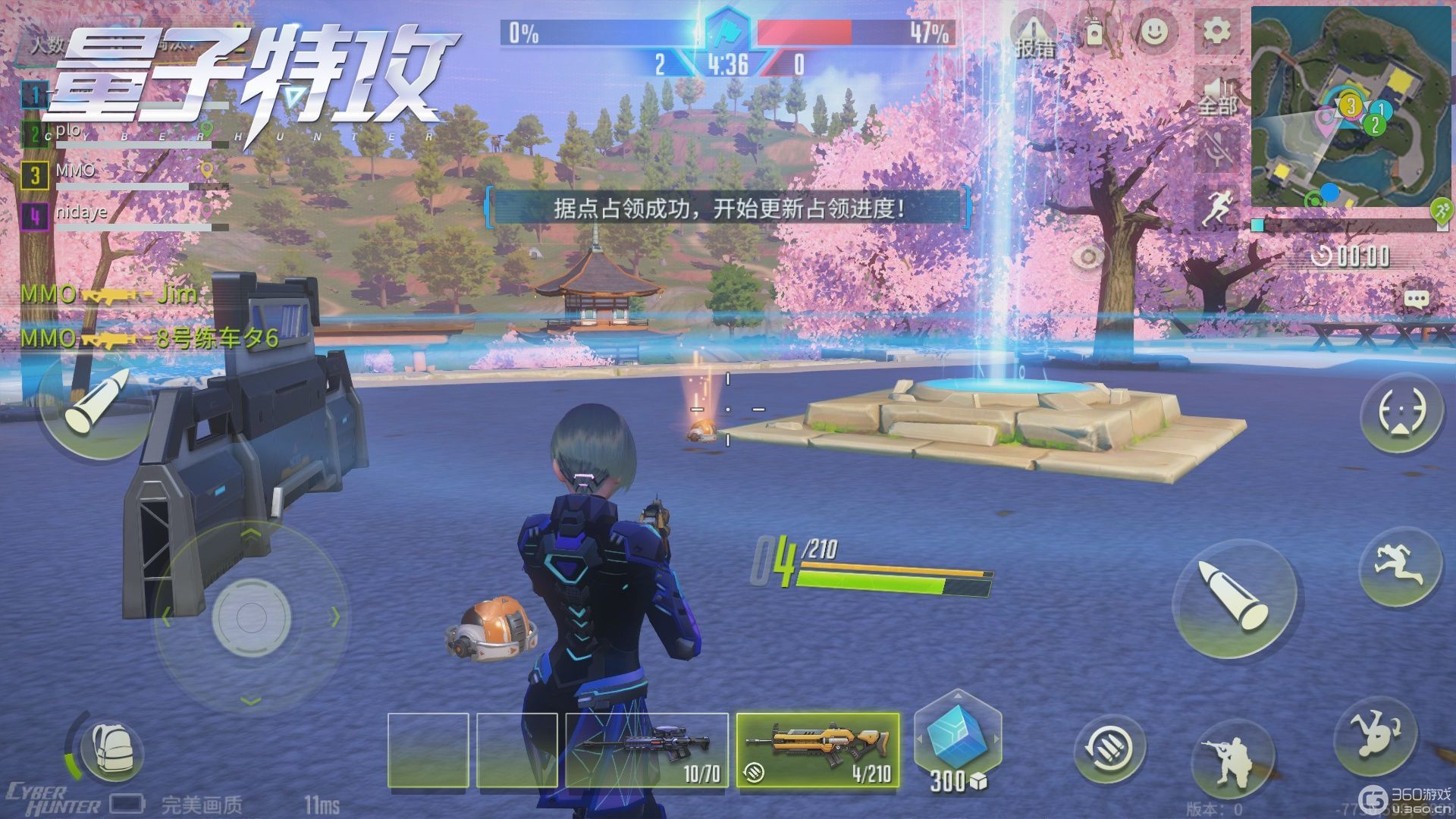
Task: Select the golden rifle slot with 4/210 ammo
Action: pos(817,749)
